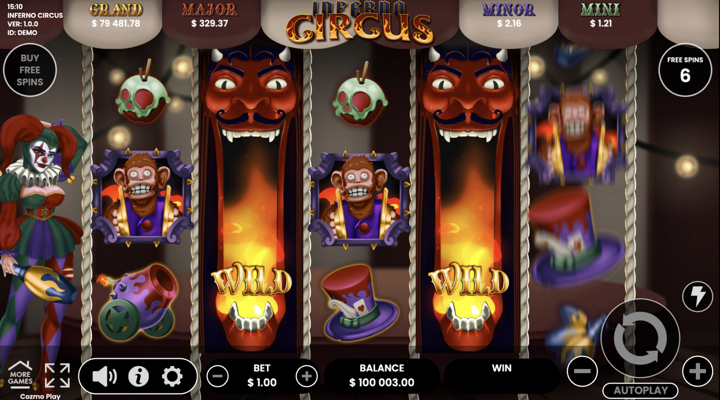Image resolution: width=720 pixels, height=400 pixels.
Task: Activate the Autoplay button
Action: point(640,390)
